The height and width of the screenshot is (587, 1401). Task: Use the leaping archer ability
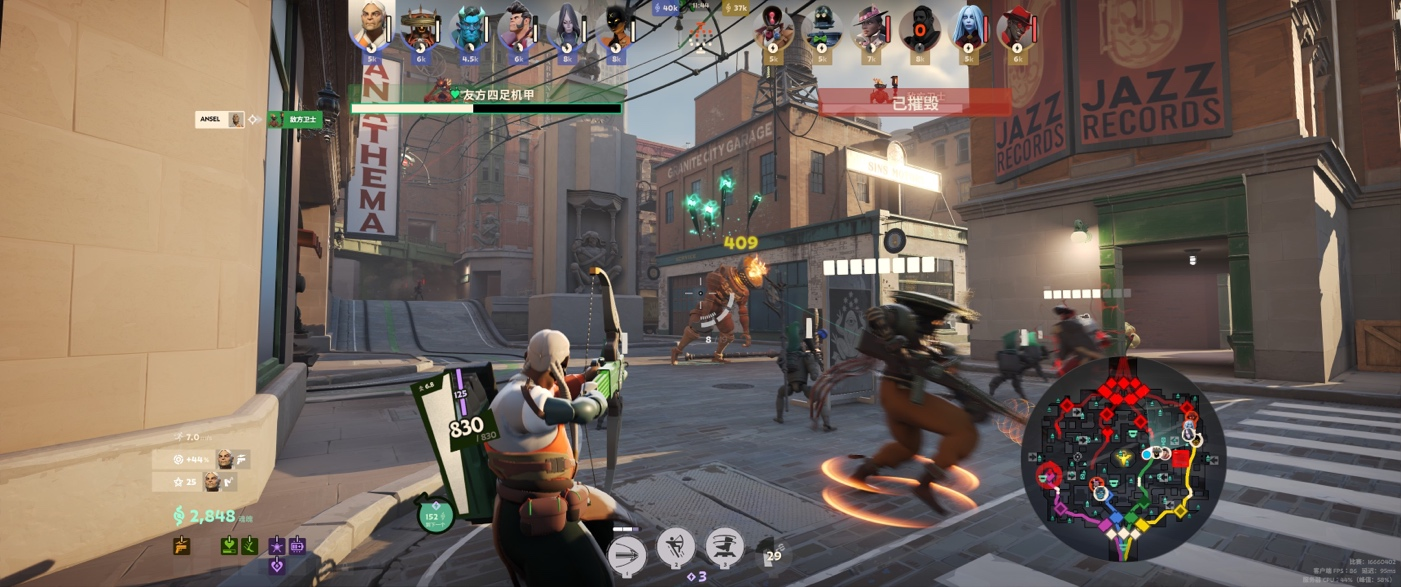[676, 547]
